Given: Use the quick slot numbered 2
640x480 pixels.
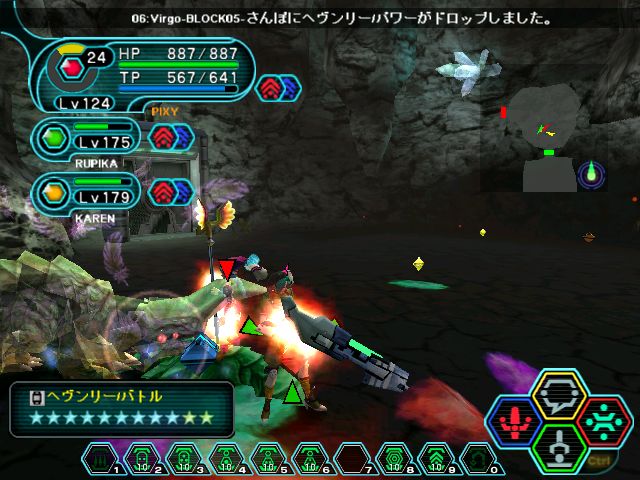Looking at the screenshot, I should (x=142, y=459).
